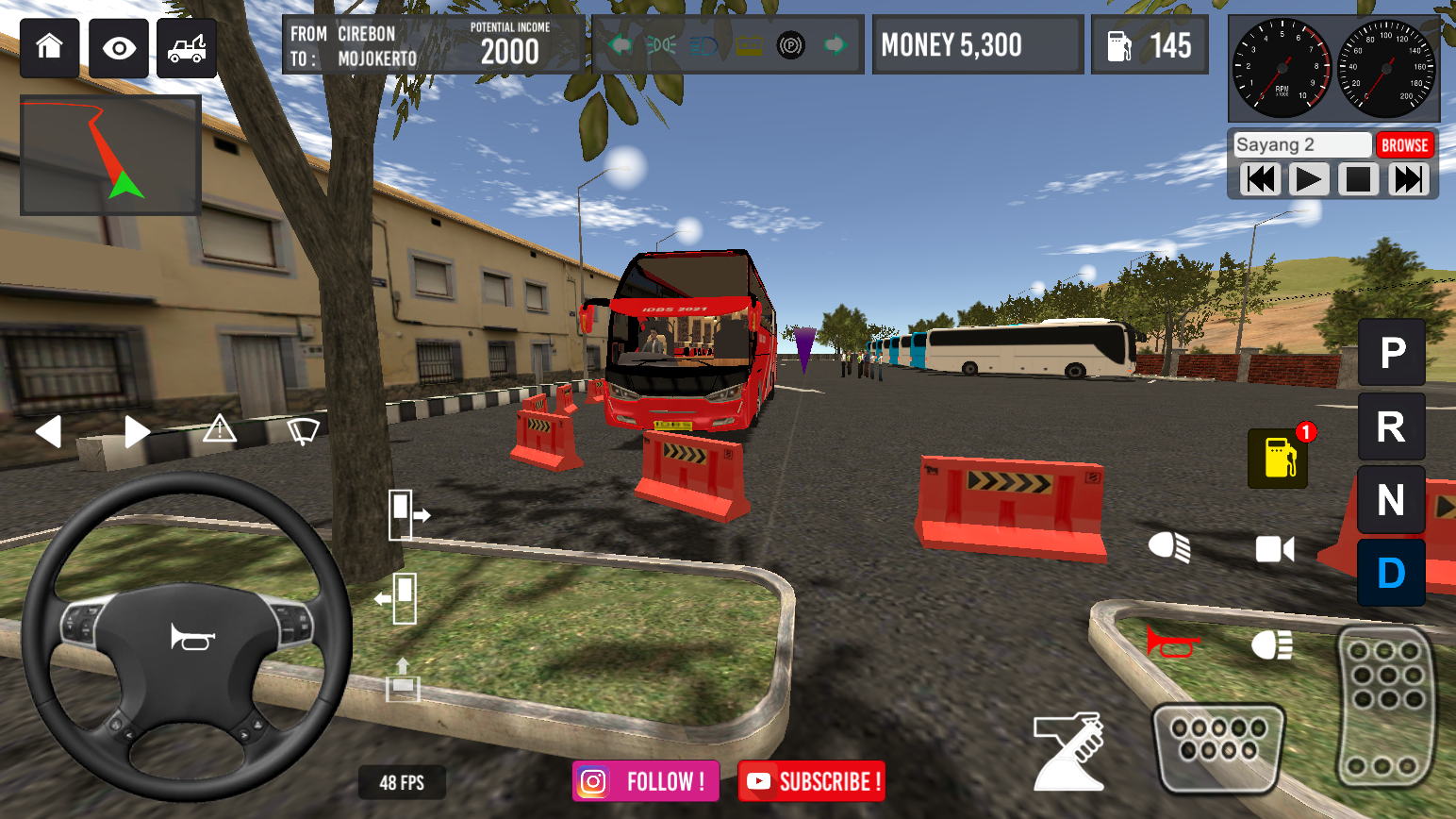1456x819 pixels.
Task: Play the song Sayang 2
Action: pos(1309,178)
